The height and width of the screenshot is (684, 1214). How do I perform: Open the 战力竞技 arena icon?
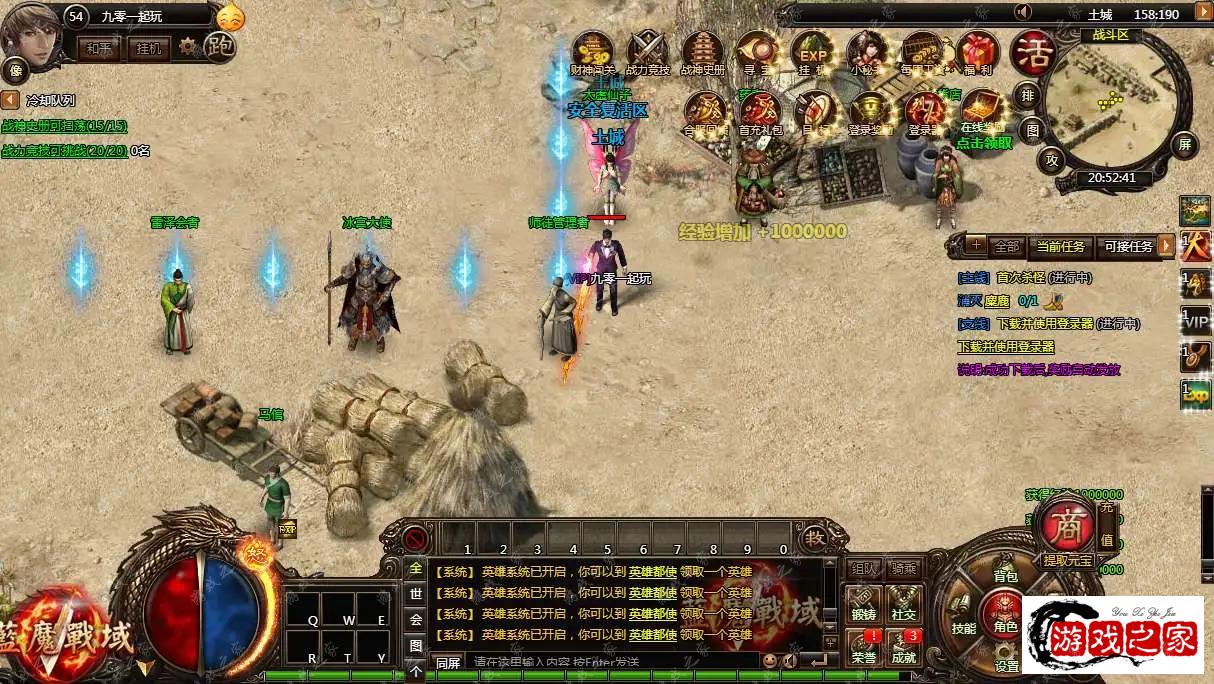[647, 52]
